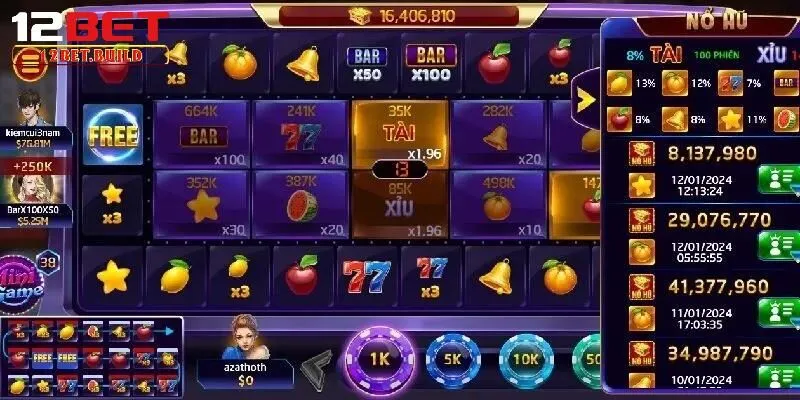The image size is (800, 400).
Task: Open details for the 8,137,980 jackpot entry
Action: tap(776, 180)
